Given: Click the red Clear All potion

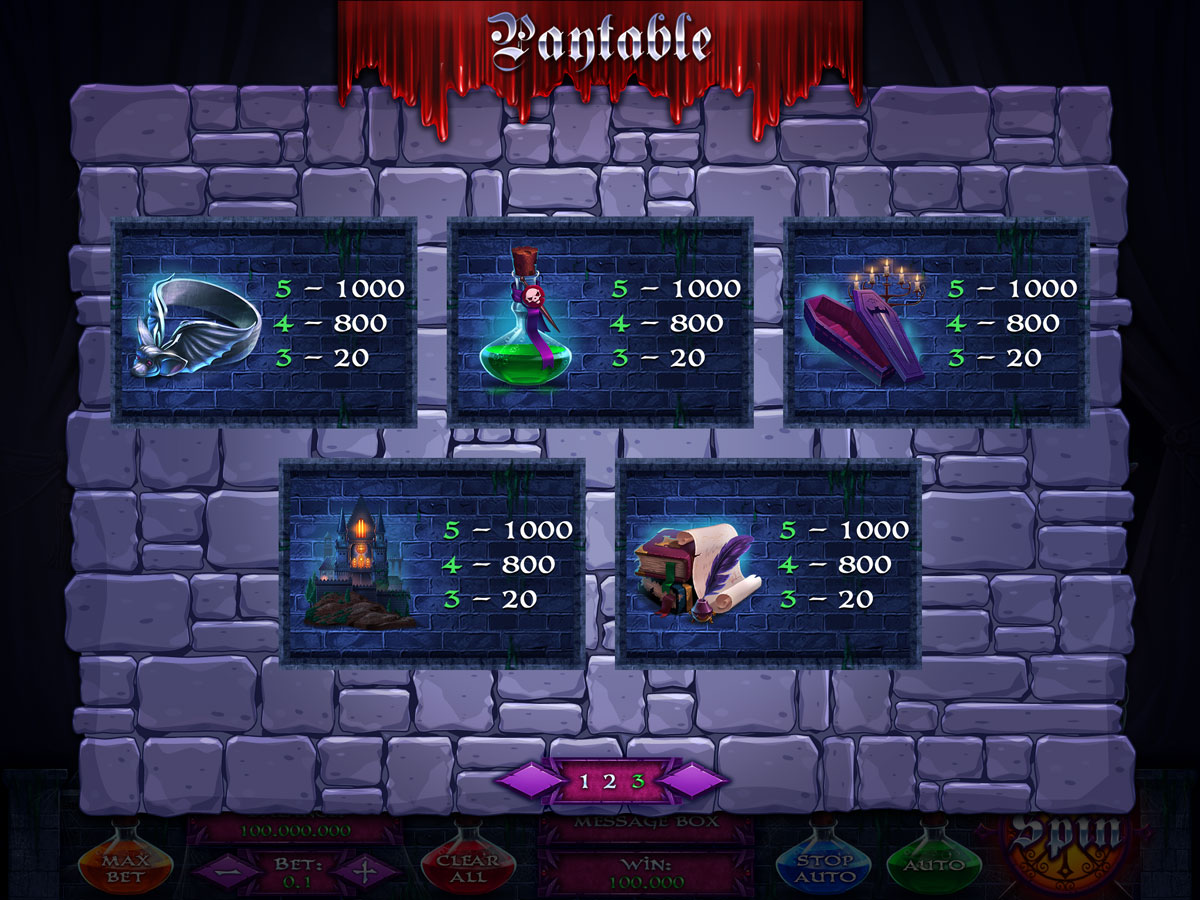Looking at the screenshot, I should 468,862.
